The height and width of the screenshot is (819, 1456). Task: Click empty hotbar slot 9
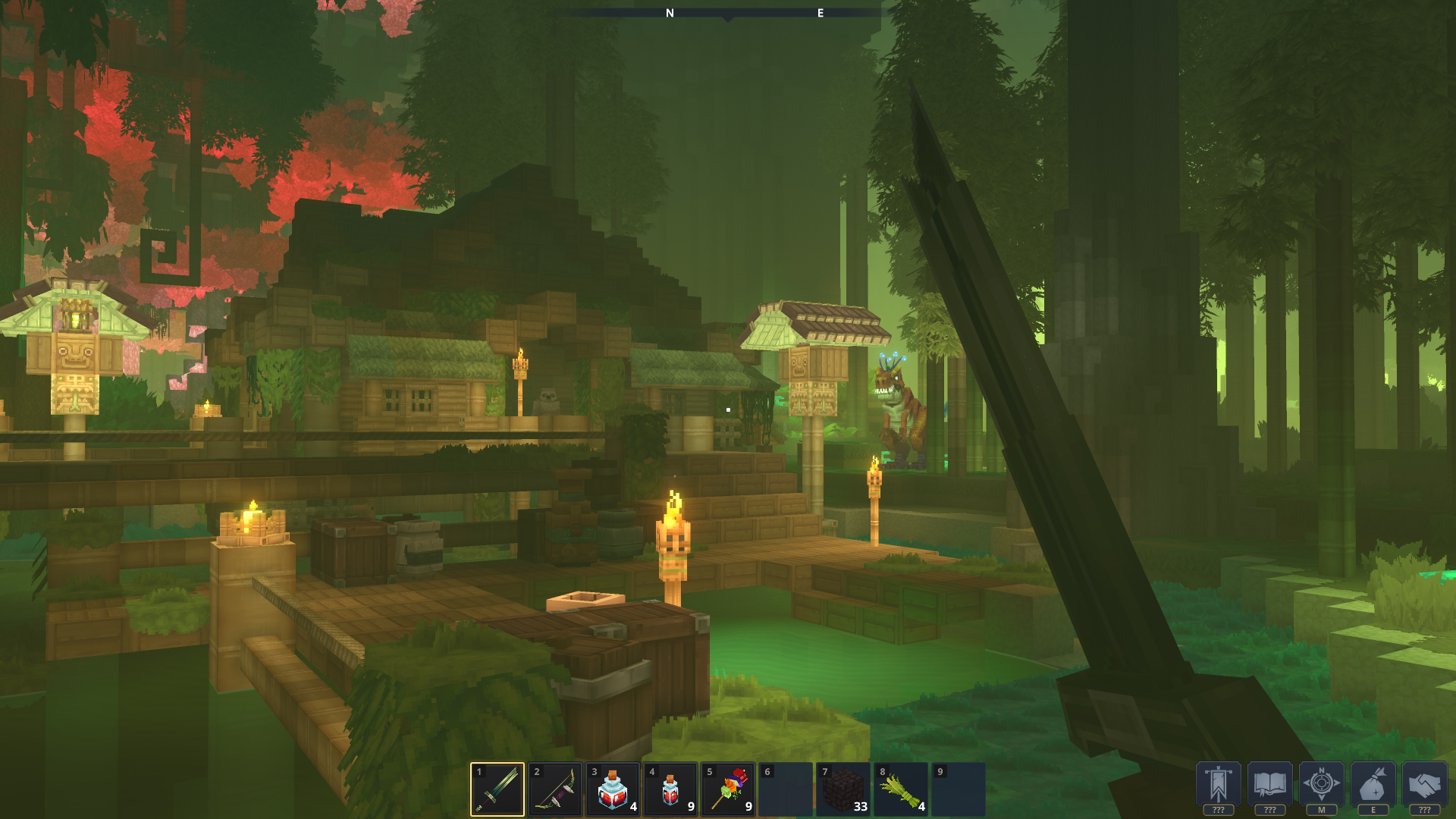click(x=959, y=788)
